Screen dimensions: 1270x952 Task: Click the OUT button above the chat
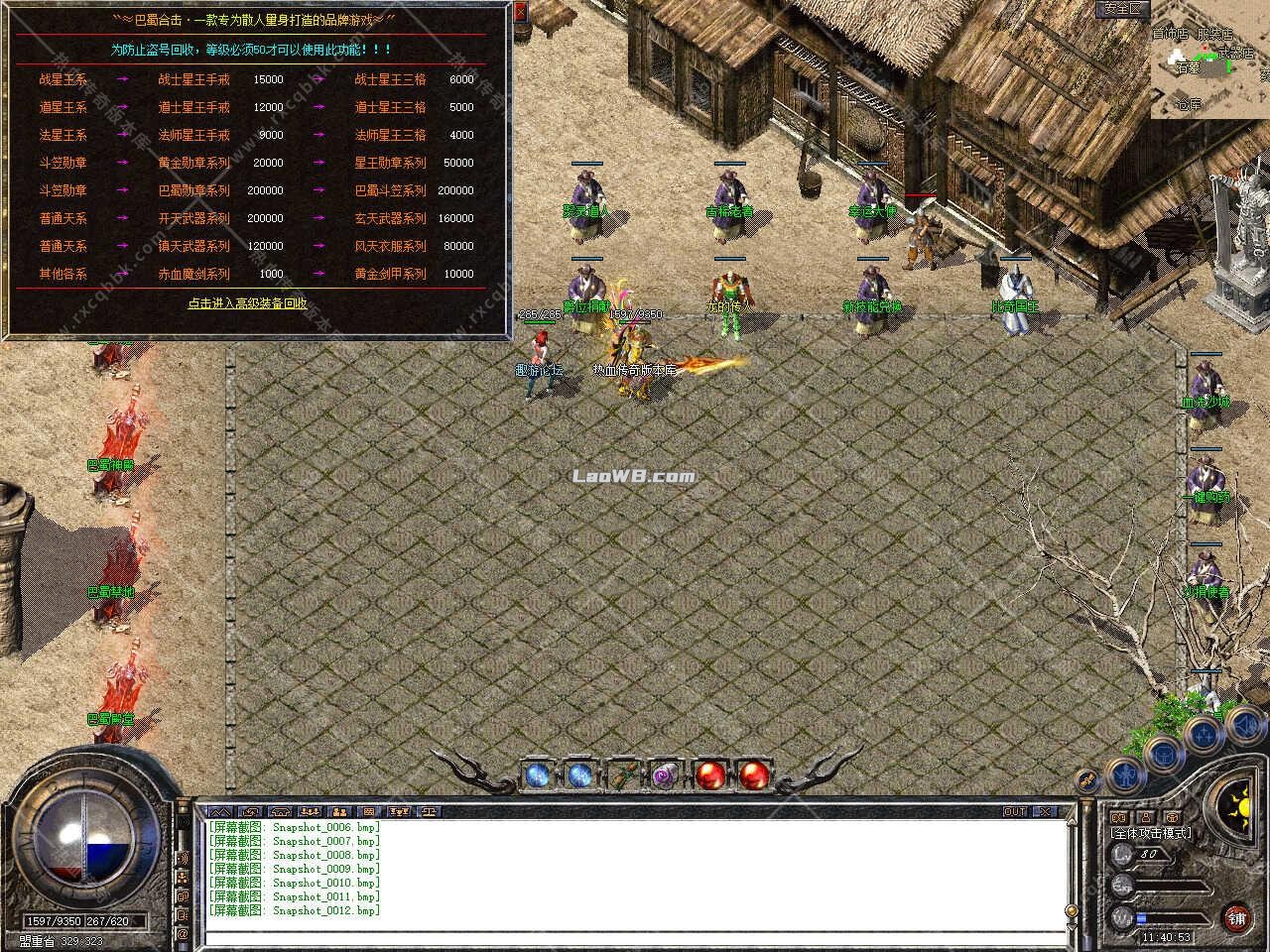click(x=1015, y=811)
